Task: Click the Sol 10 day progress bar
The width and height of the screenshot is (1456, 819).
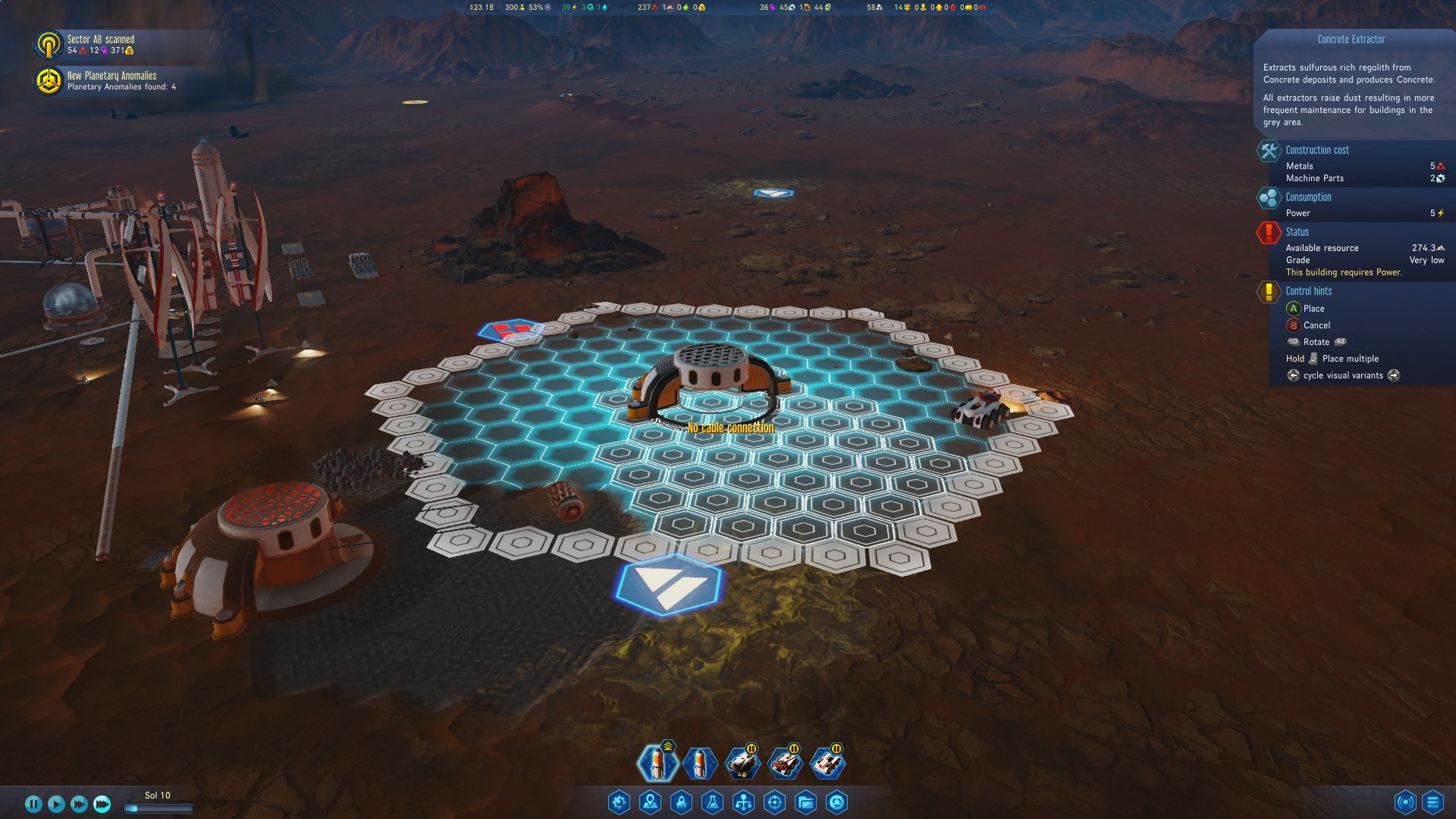Action: (x=159, y=807)
